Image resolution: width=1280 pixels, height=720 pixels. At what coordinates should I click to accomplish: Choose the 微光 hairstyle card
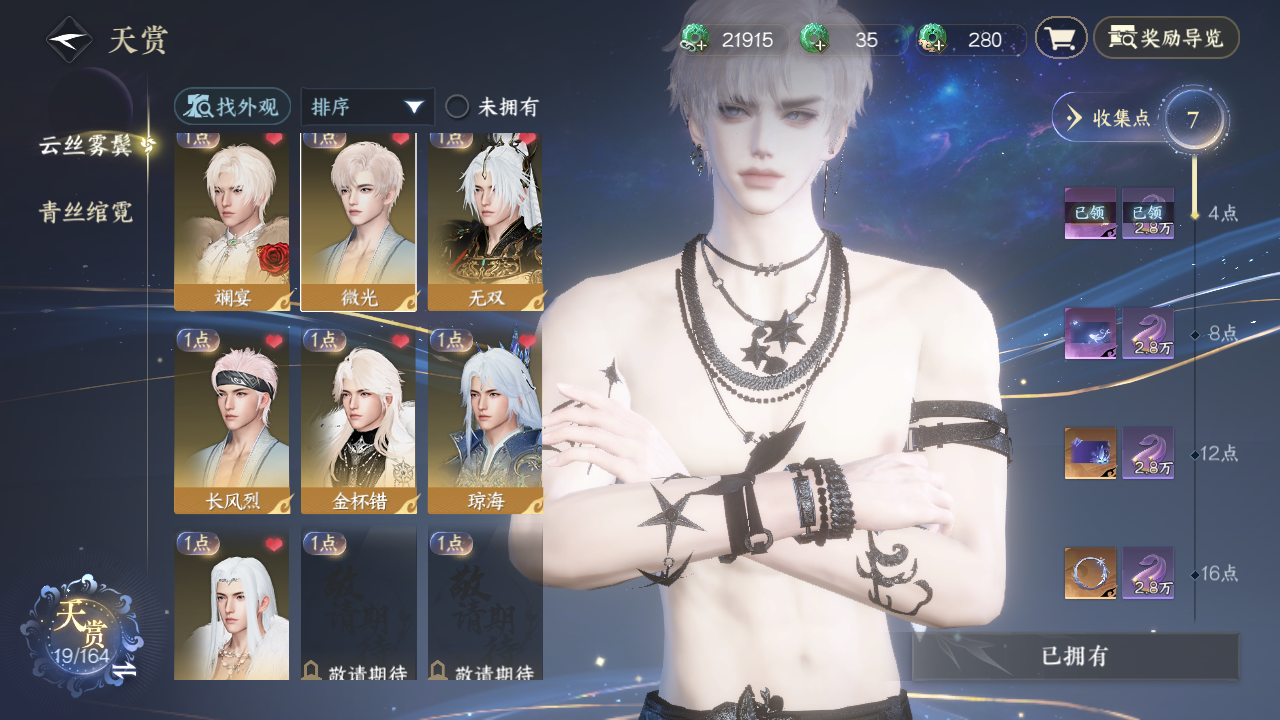click(x=358, y=222)
